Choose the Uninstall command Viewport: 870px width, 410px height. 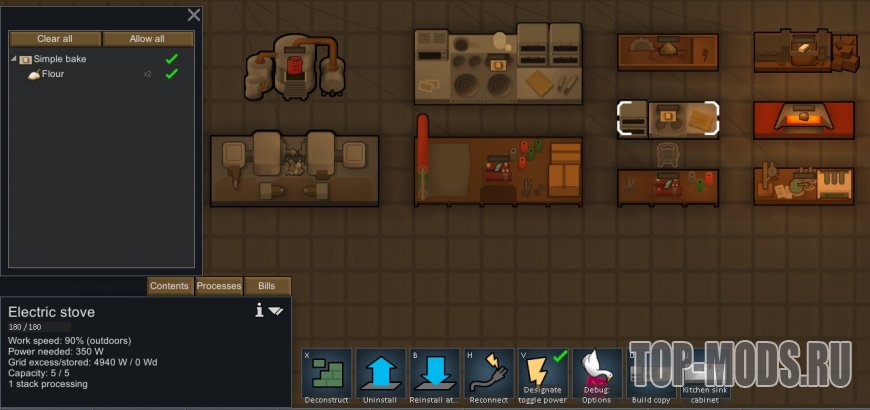coord(381,375)
